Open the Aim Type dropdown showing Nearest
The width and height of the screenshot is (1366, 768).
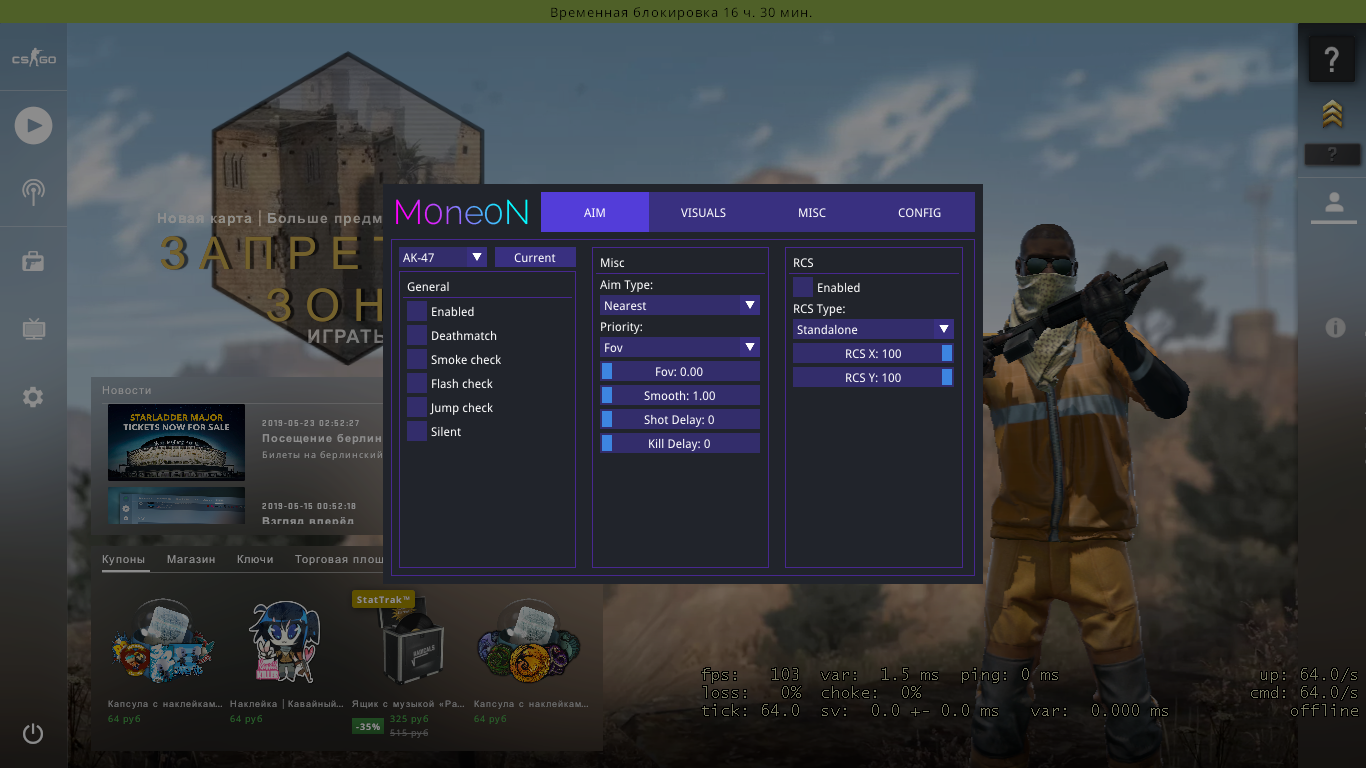point(679,305)
